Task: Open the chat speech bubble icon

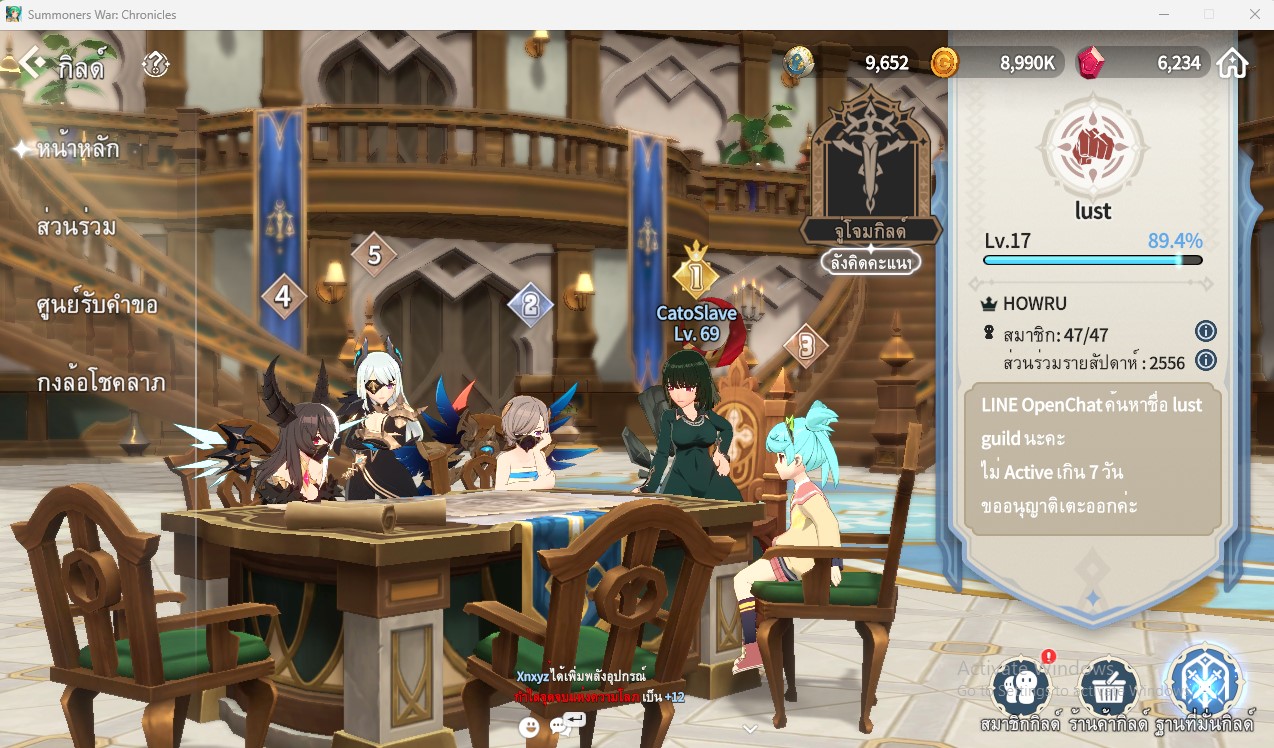Action: coord(560,728)
